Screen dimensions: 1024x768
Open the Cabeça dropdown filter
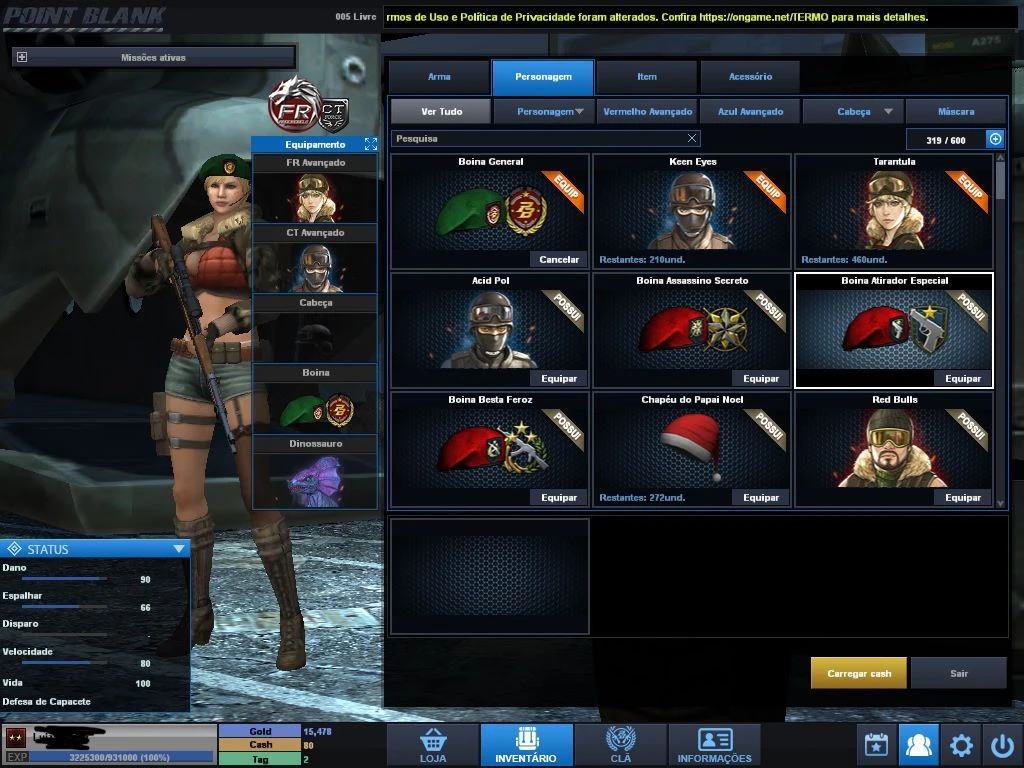coord(853,112)
